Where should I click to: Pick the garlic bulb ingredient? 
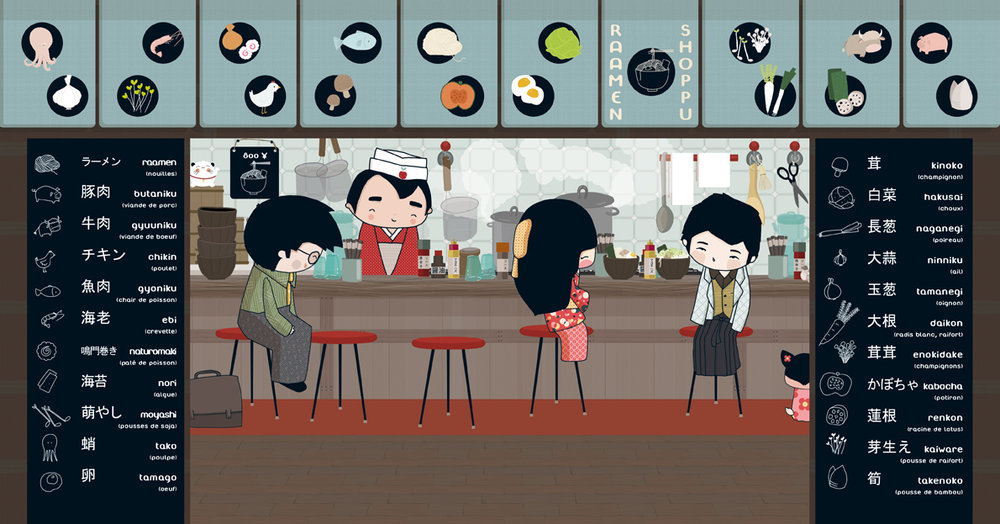(x=67, y=95)
